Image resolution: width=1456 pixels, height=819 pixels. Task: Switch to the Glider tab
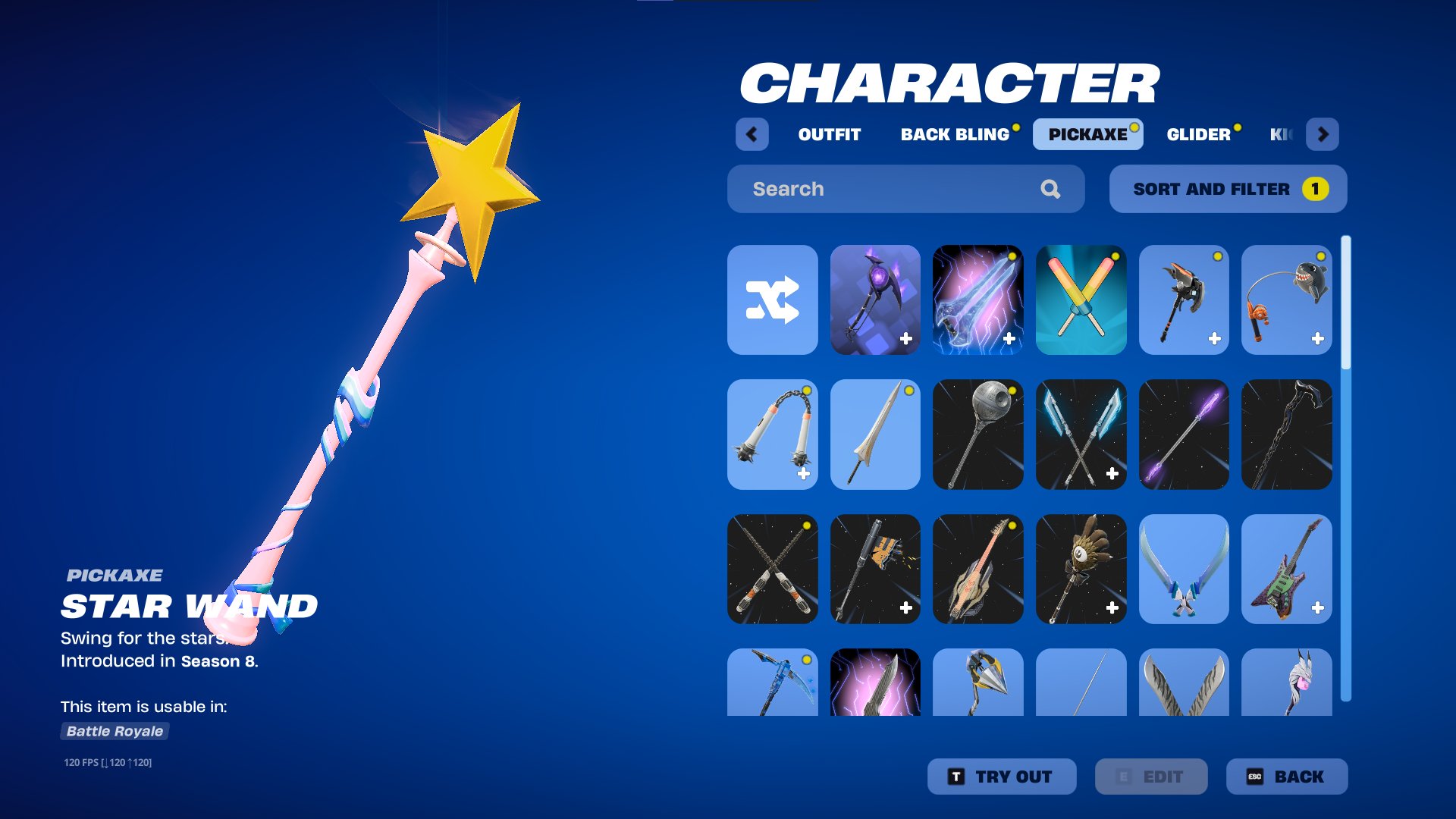coord(1198,134)
